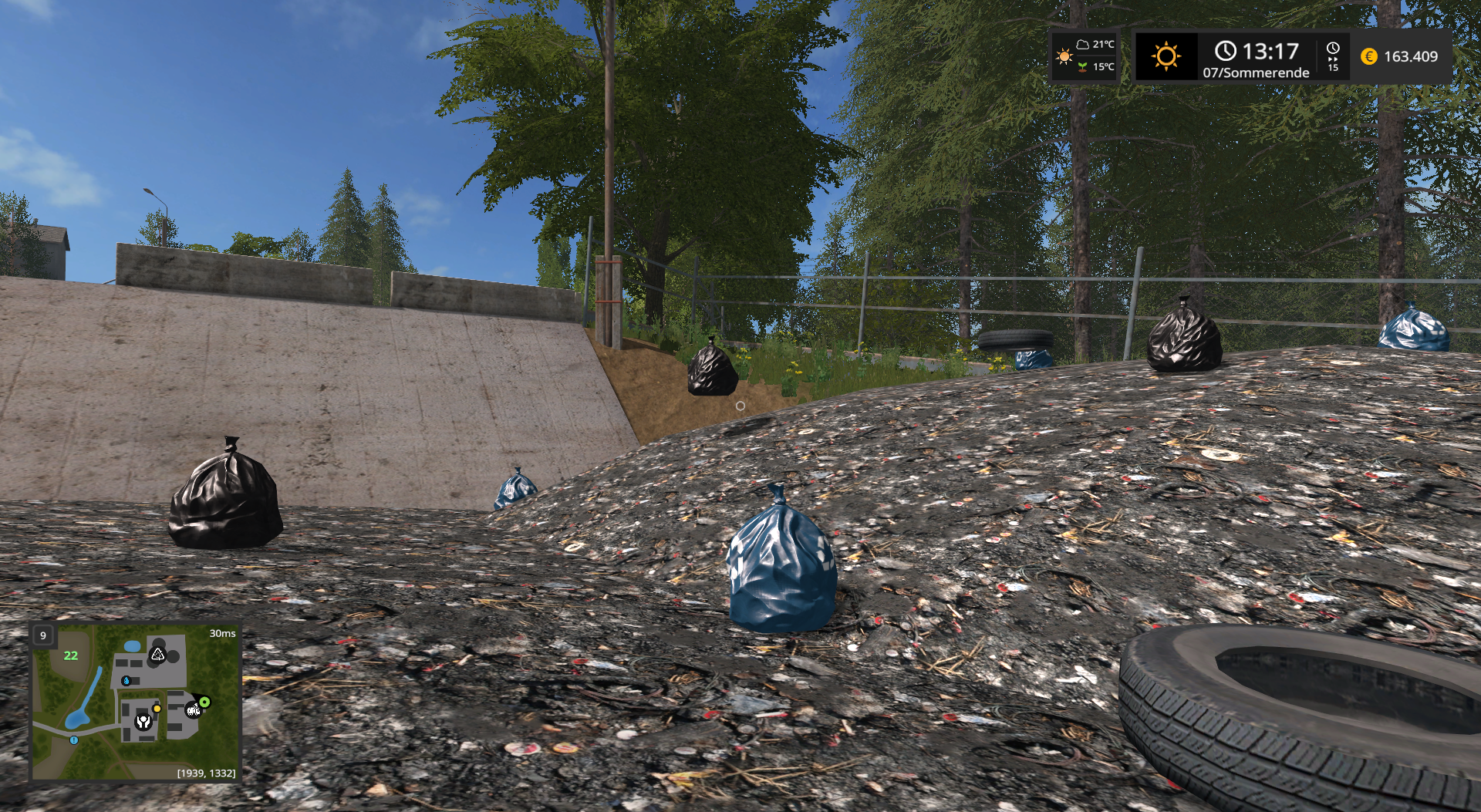1481x812 pixels.
Task: Select the yellow dot marker on minimap
Action: pos(157,708)
